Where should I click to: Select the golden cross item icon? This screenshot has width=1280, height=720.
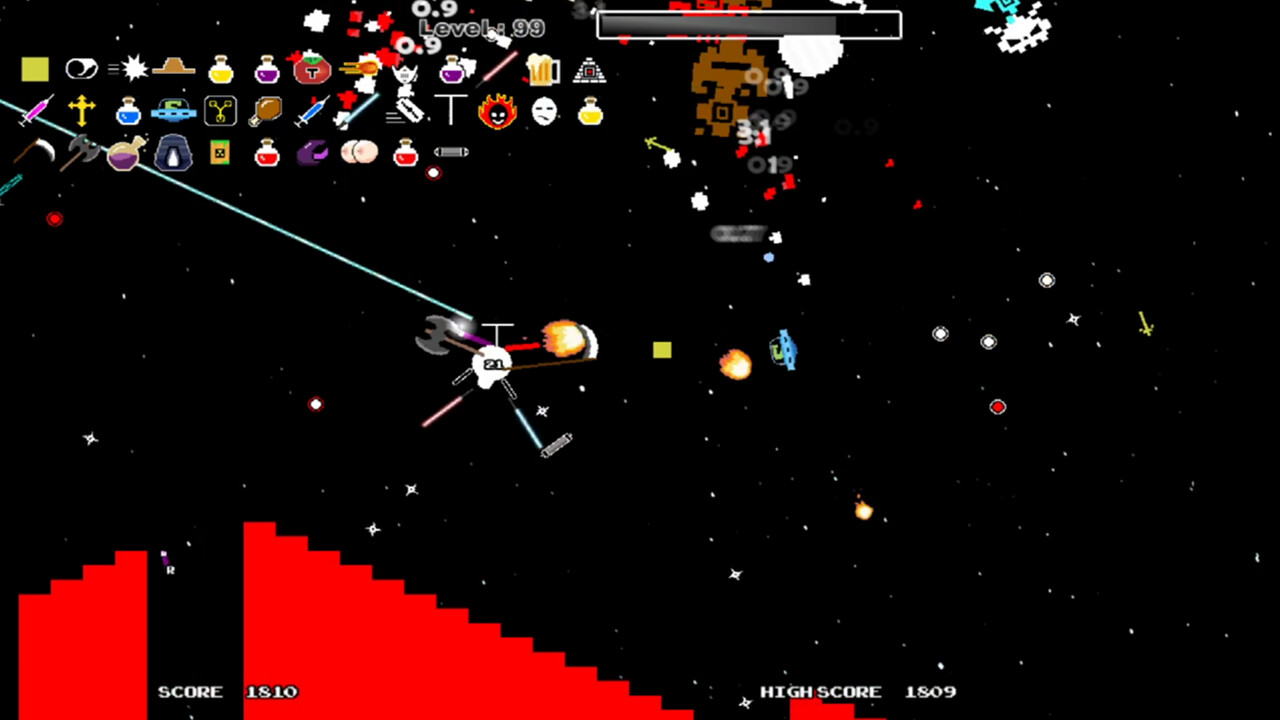point(80,109)
